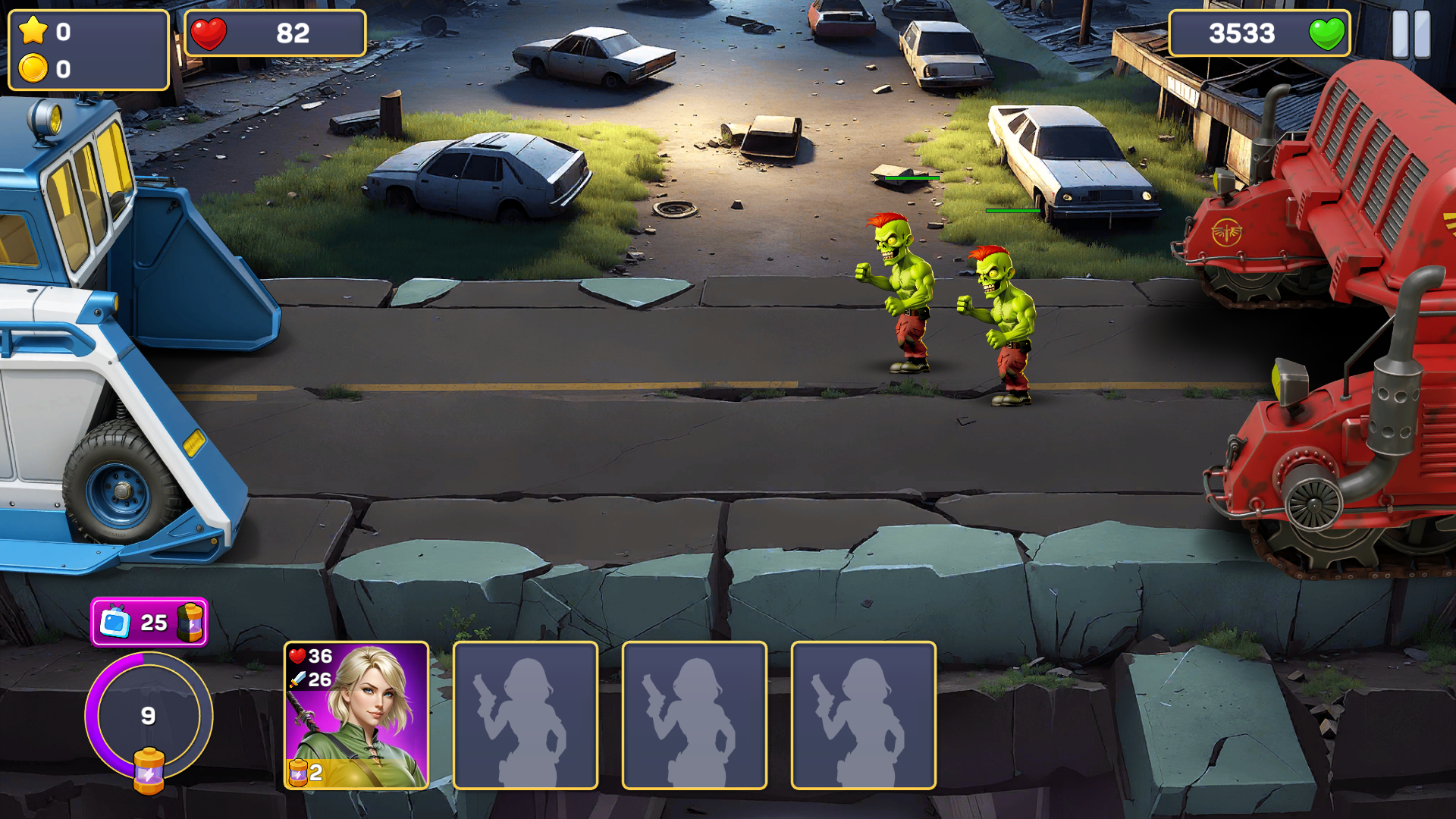Screen dimensions: 1456x819
Task: Click the TV ad reward icon showing 25
Action: (115, 621)
